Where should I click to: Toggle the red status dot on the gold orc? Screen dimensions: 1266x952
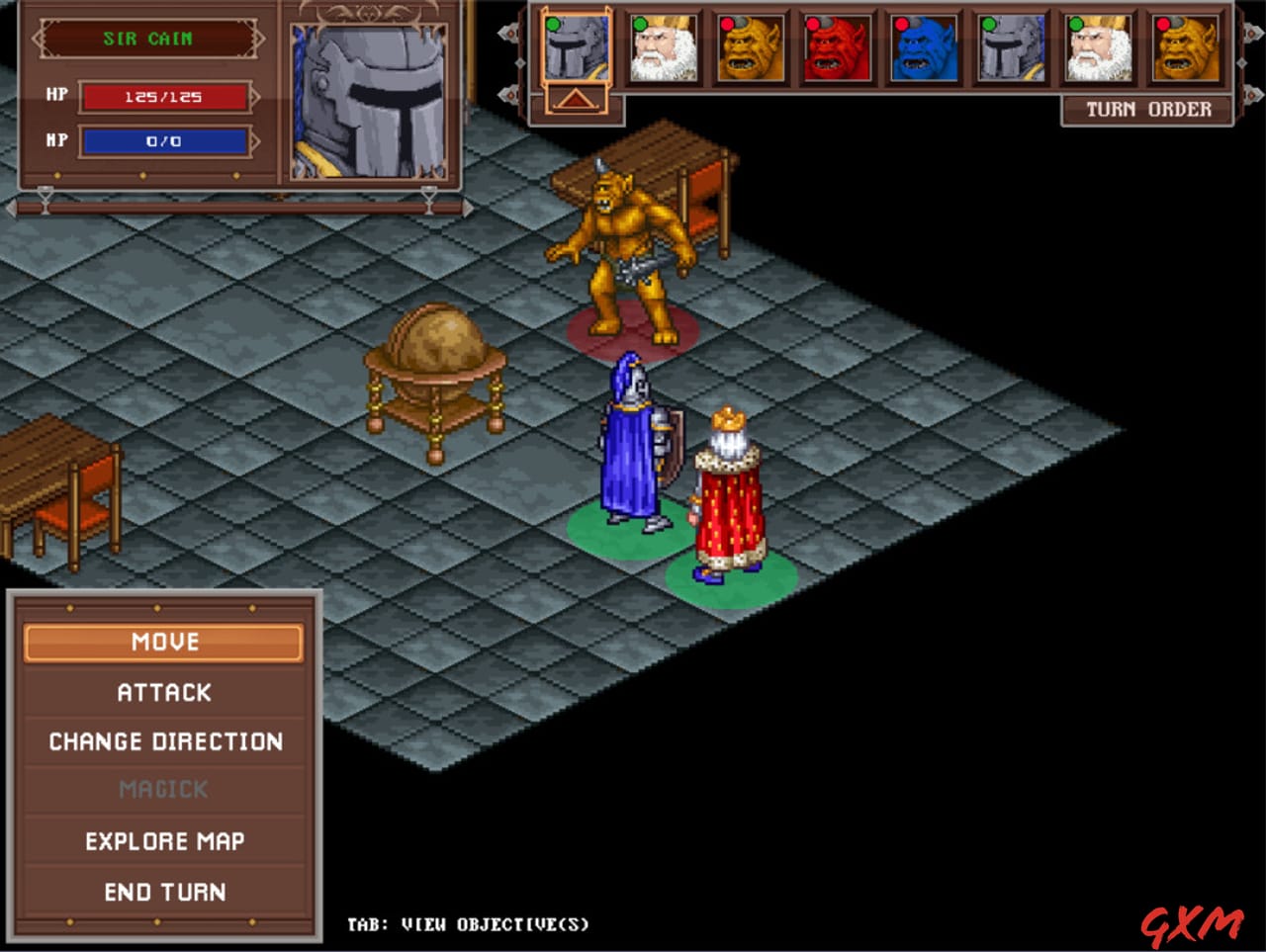pyautogui.click(x=726, y=26)
